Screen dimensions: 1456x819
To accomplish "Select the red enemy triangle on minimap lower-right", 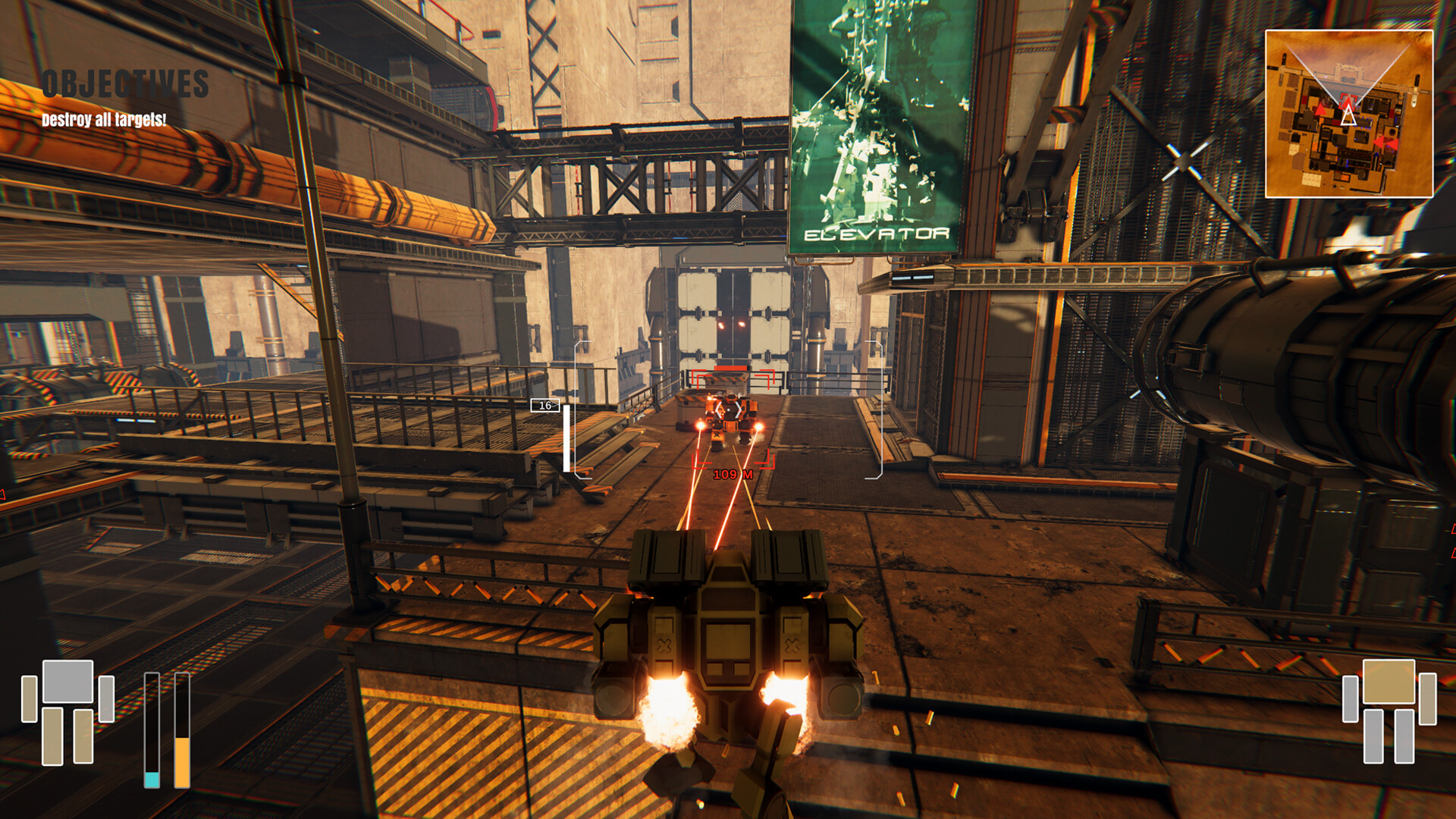I will pos(1386,143).
